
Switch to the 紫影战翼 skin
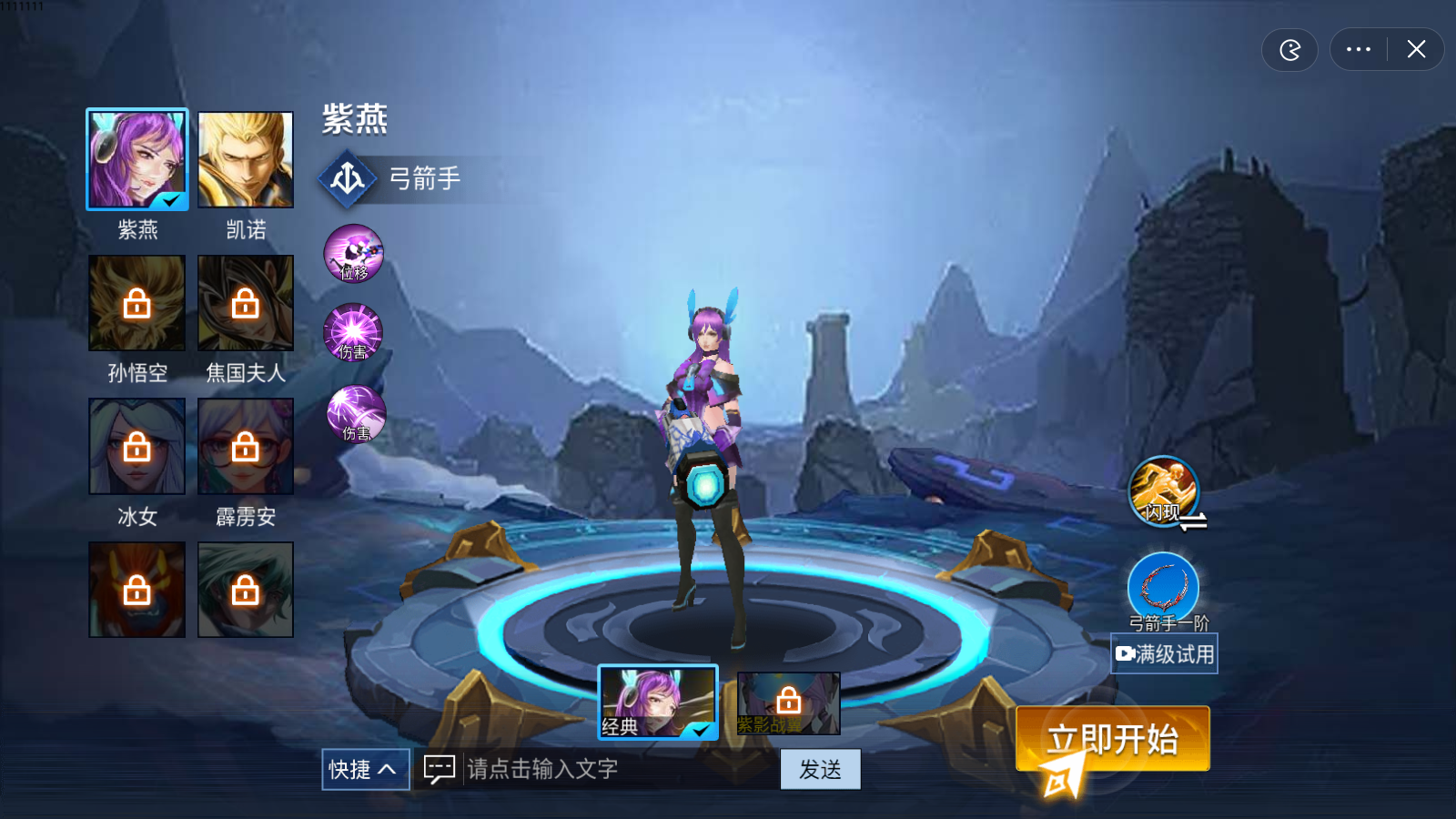788,703
